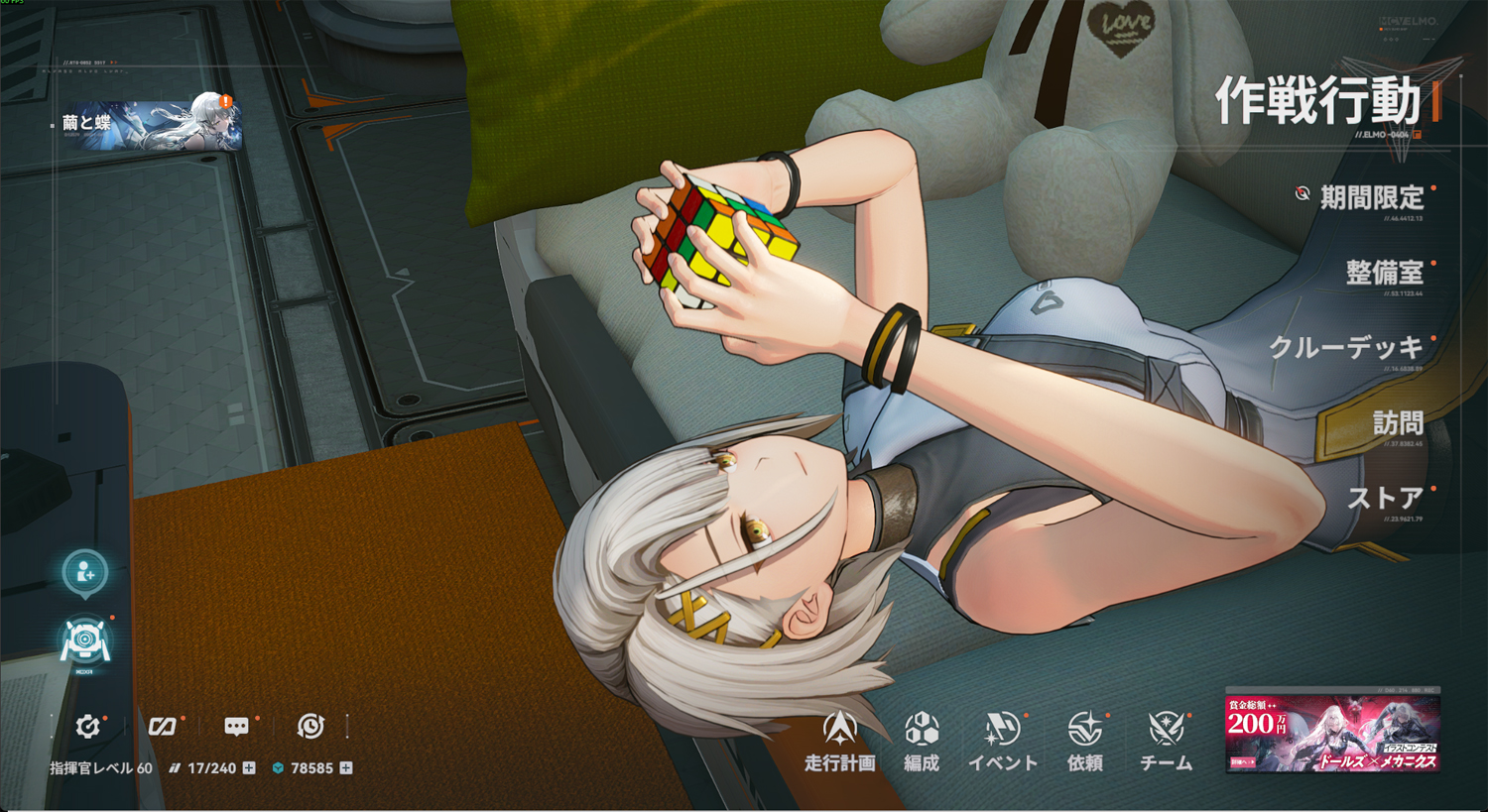
Task: Open the robot assistant icon
Action: click(85, 641)
